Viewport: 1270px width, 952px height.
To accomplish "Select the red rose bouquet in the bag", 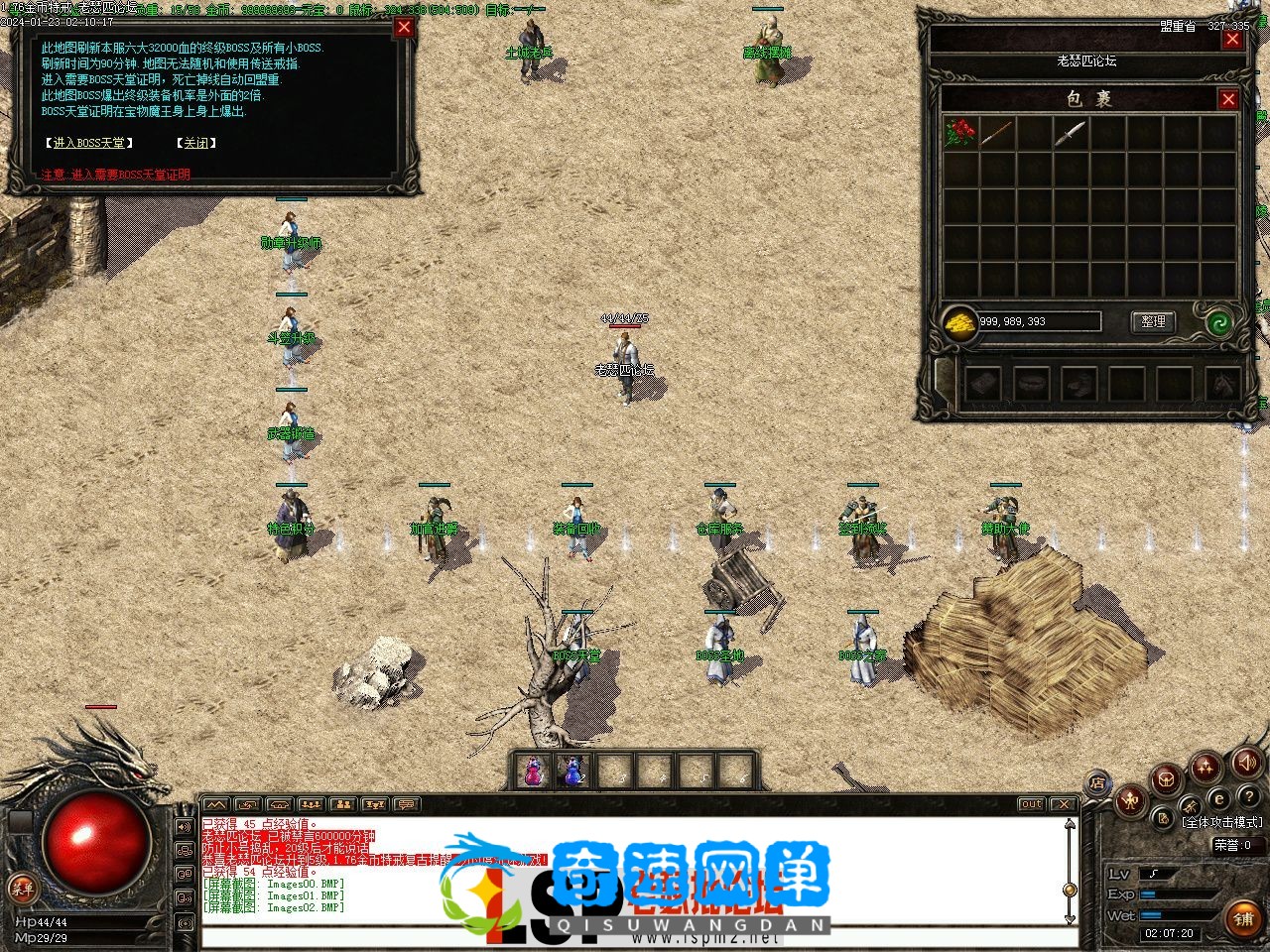I will 960,134.
